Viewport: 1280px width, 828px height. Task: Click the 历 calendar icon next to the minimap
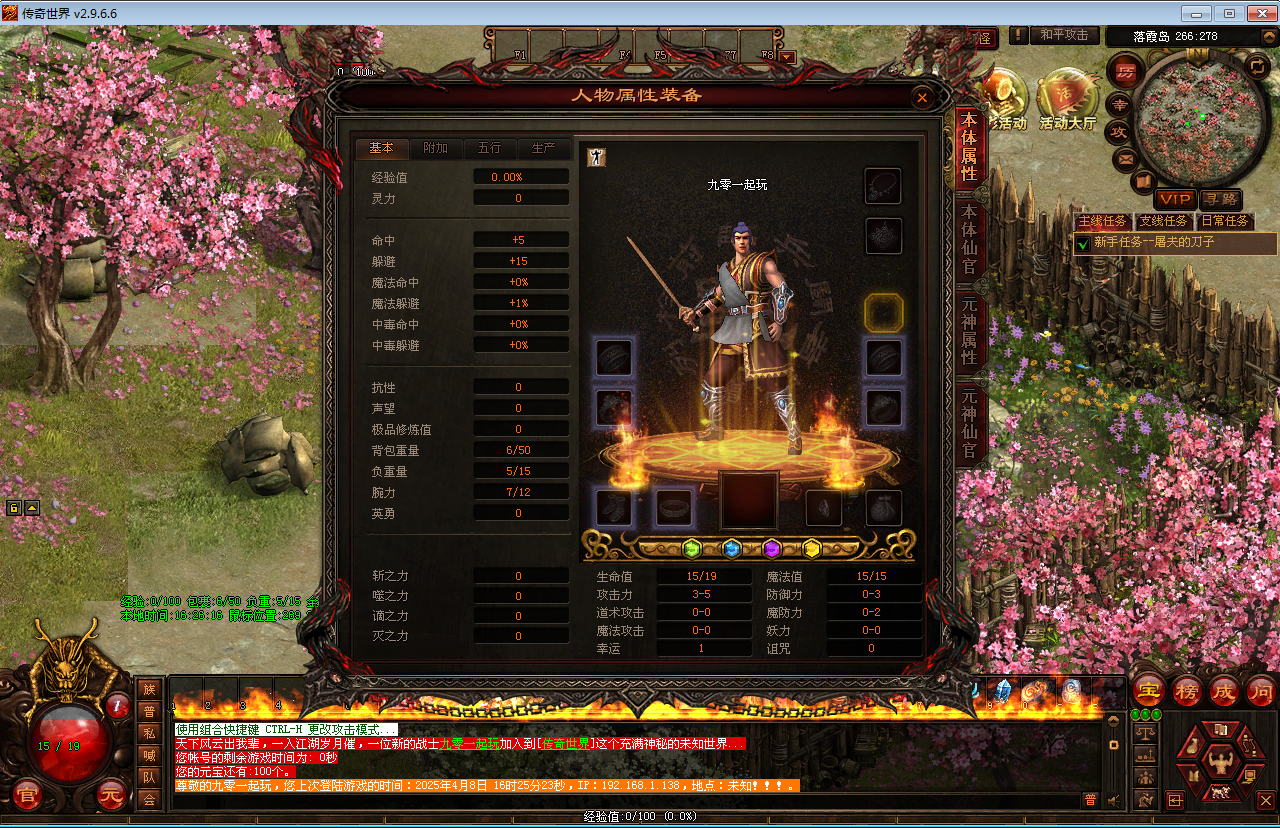point(1124,71)
